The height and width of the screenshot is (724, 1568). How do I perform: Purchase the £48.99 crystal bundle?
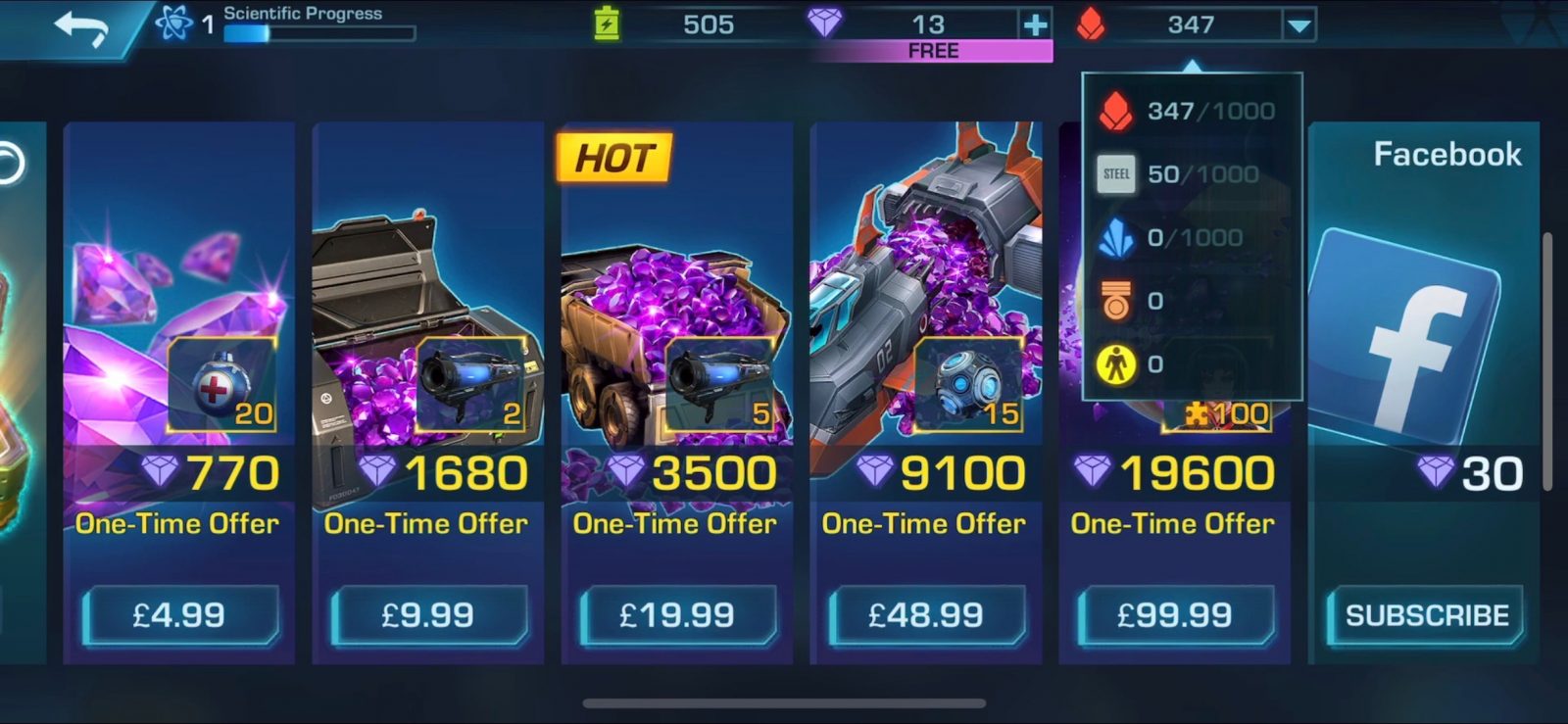(x=926, y=615)
